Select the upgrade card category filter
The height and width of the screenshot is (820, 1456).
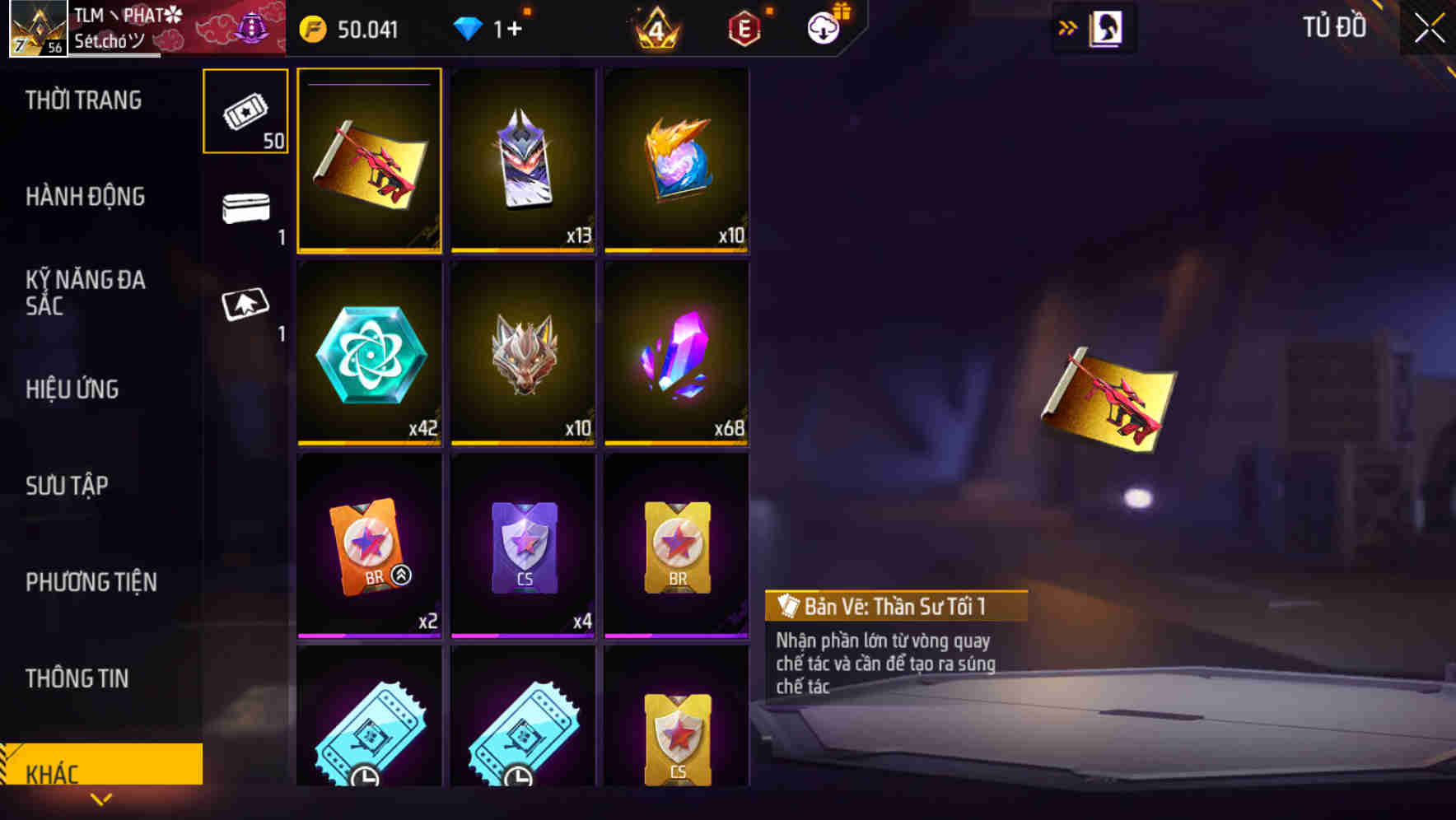tap(244, 309)
